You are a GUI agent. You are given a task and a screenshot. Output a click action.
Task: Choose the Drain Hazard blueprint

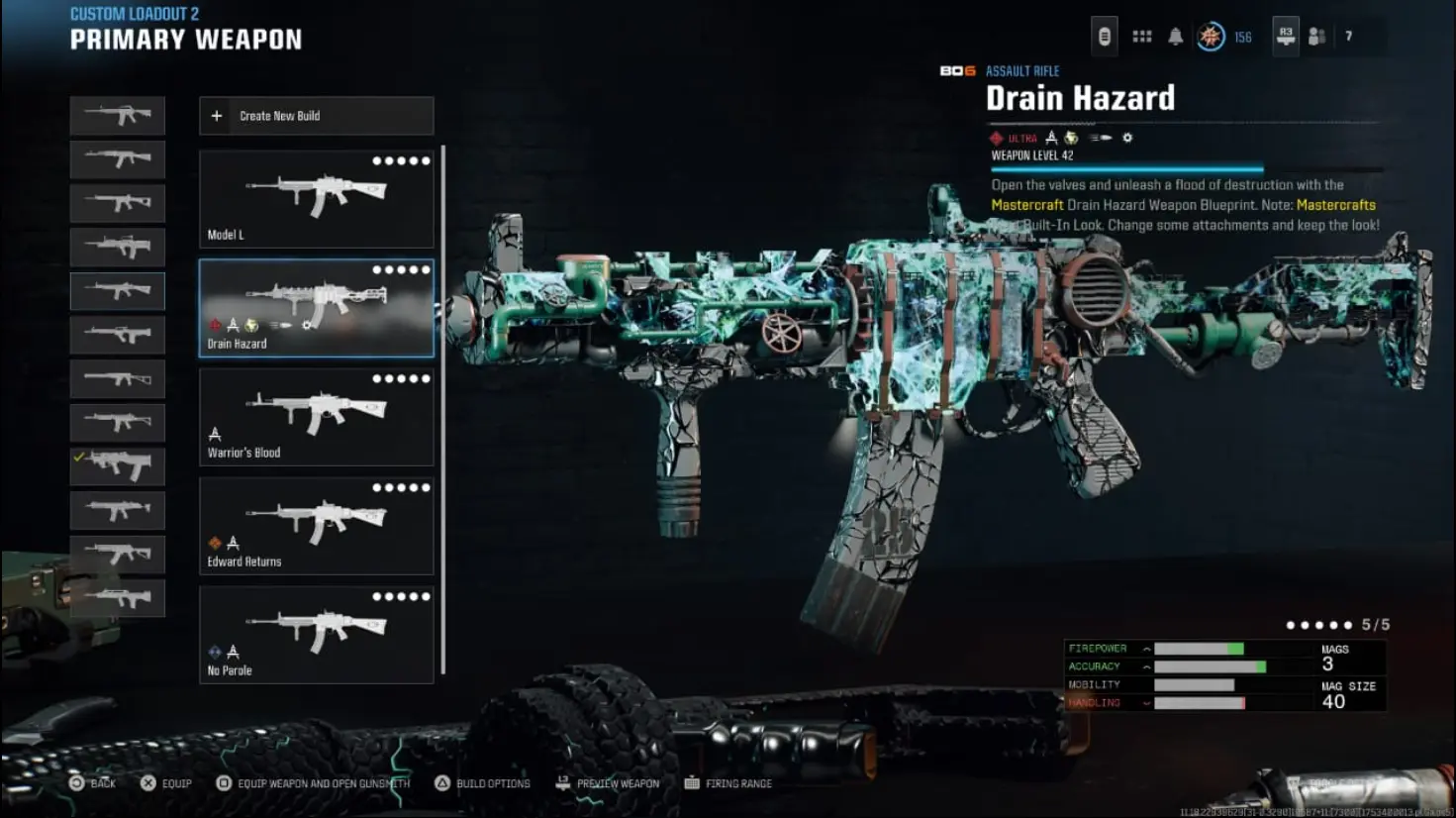click(x=316, y=307)
